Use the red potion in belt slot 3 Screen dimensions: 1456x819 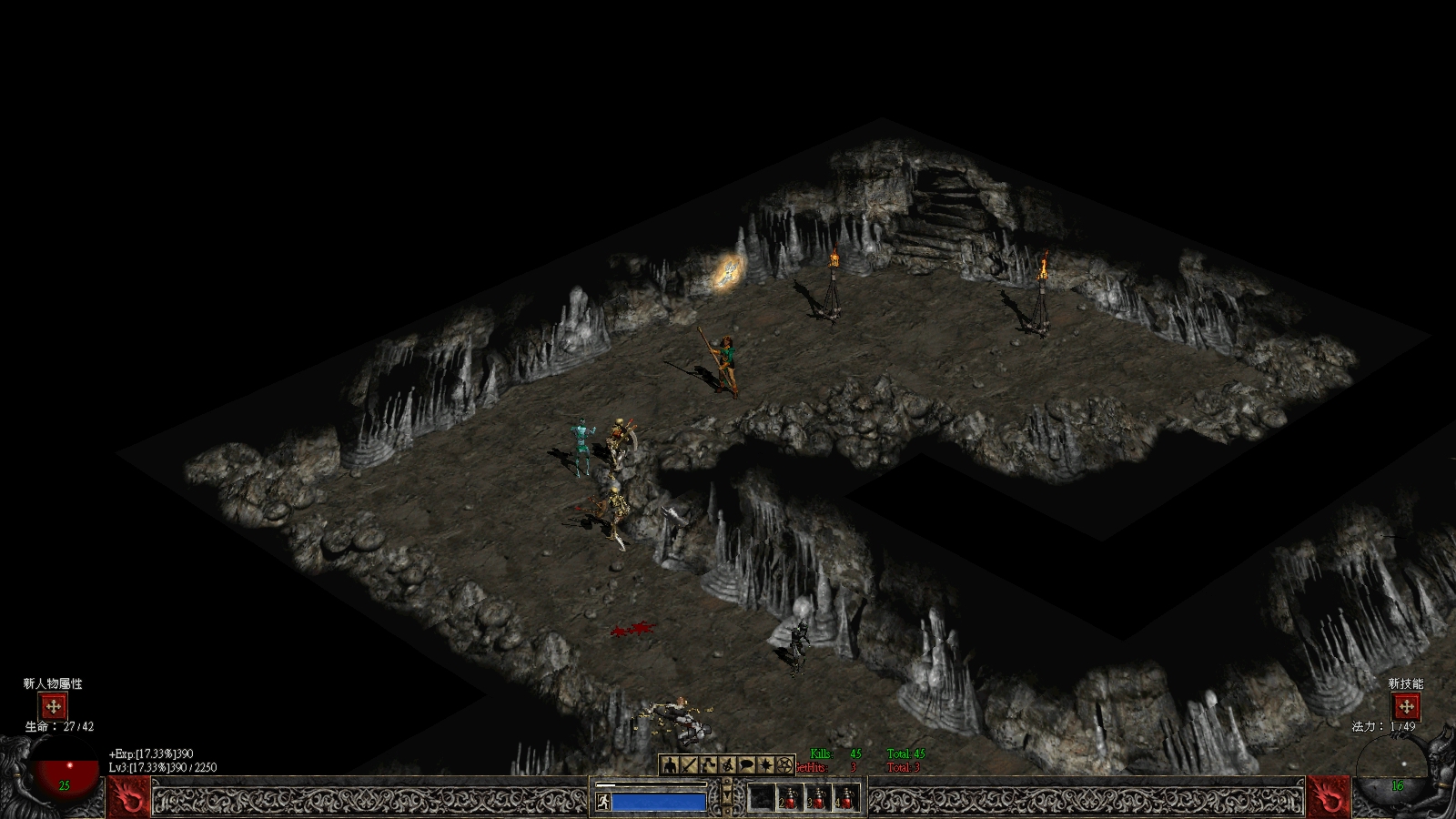point(818,799)
